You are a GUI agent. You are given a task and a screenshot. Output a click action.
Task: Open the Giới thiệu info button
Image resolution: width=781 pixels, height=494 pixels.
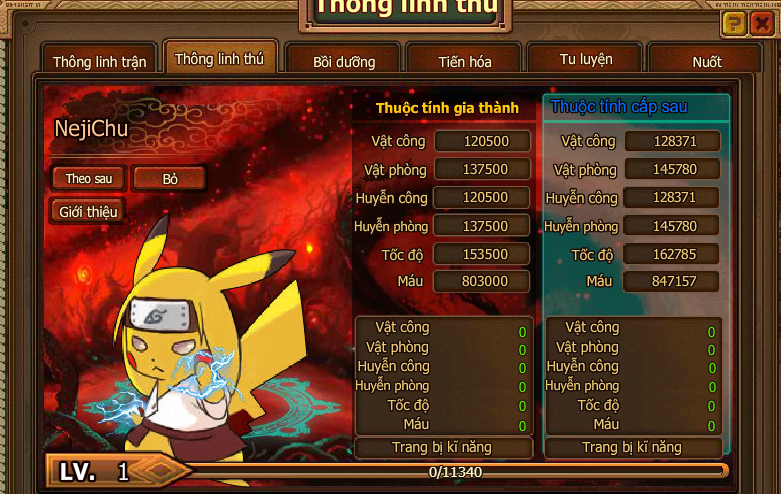[88, 211]
